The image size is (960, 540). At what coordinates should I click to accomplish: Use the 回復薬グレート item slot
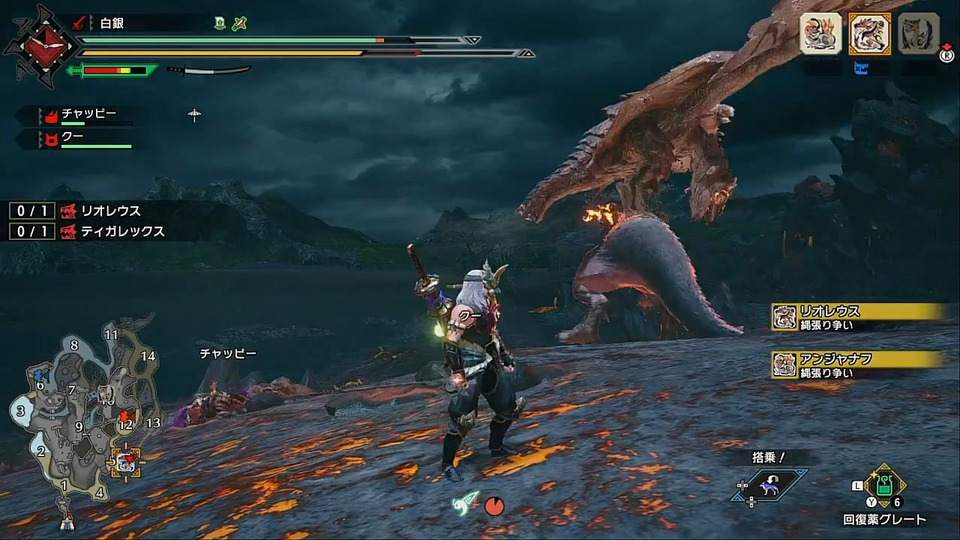point(883,489)
